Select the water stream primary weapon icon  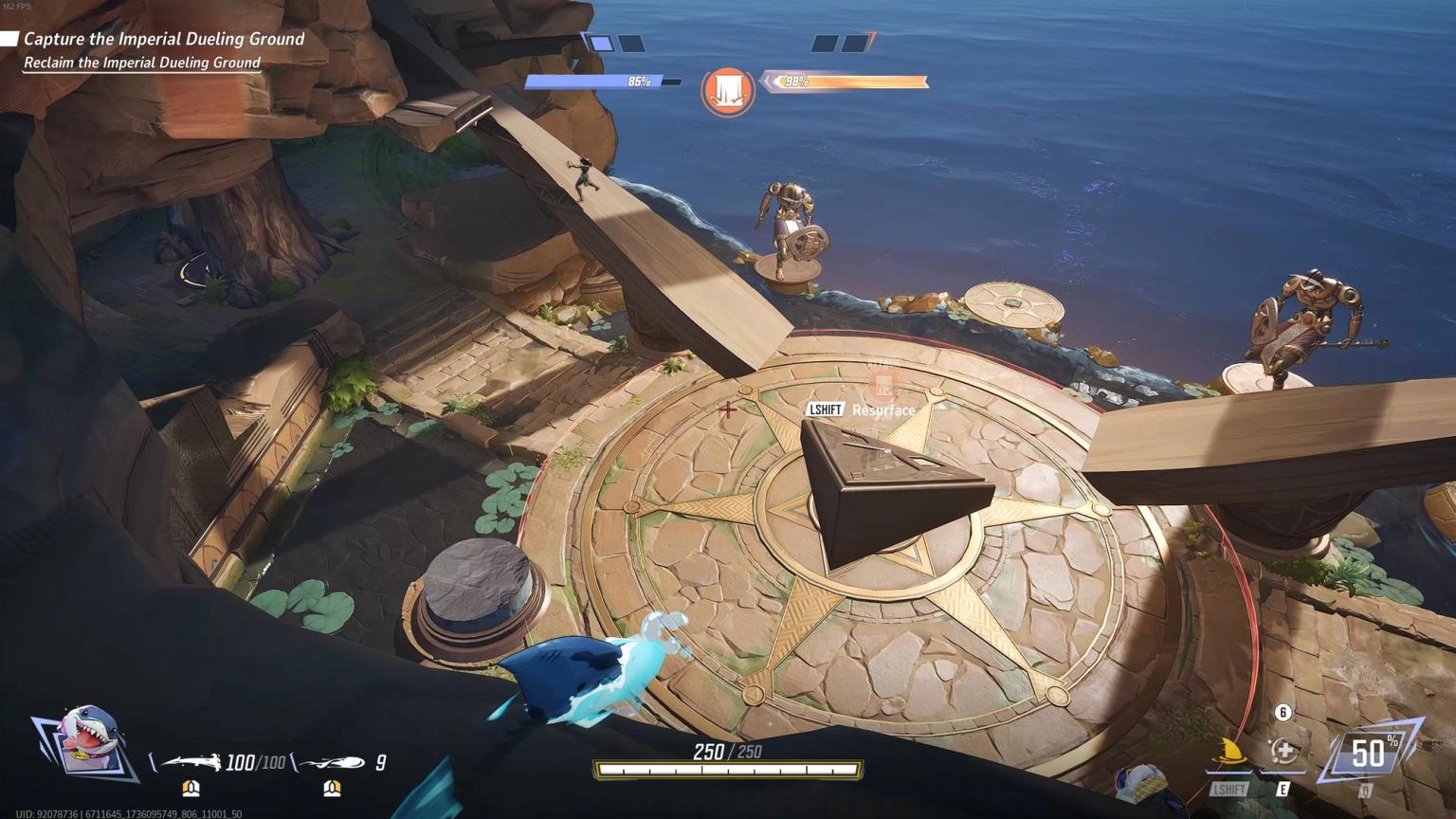pyautogui.click(x=191, y=762)
